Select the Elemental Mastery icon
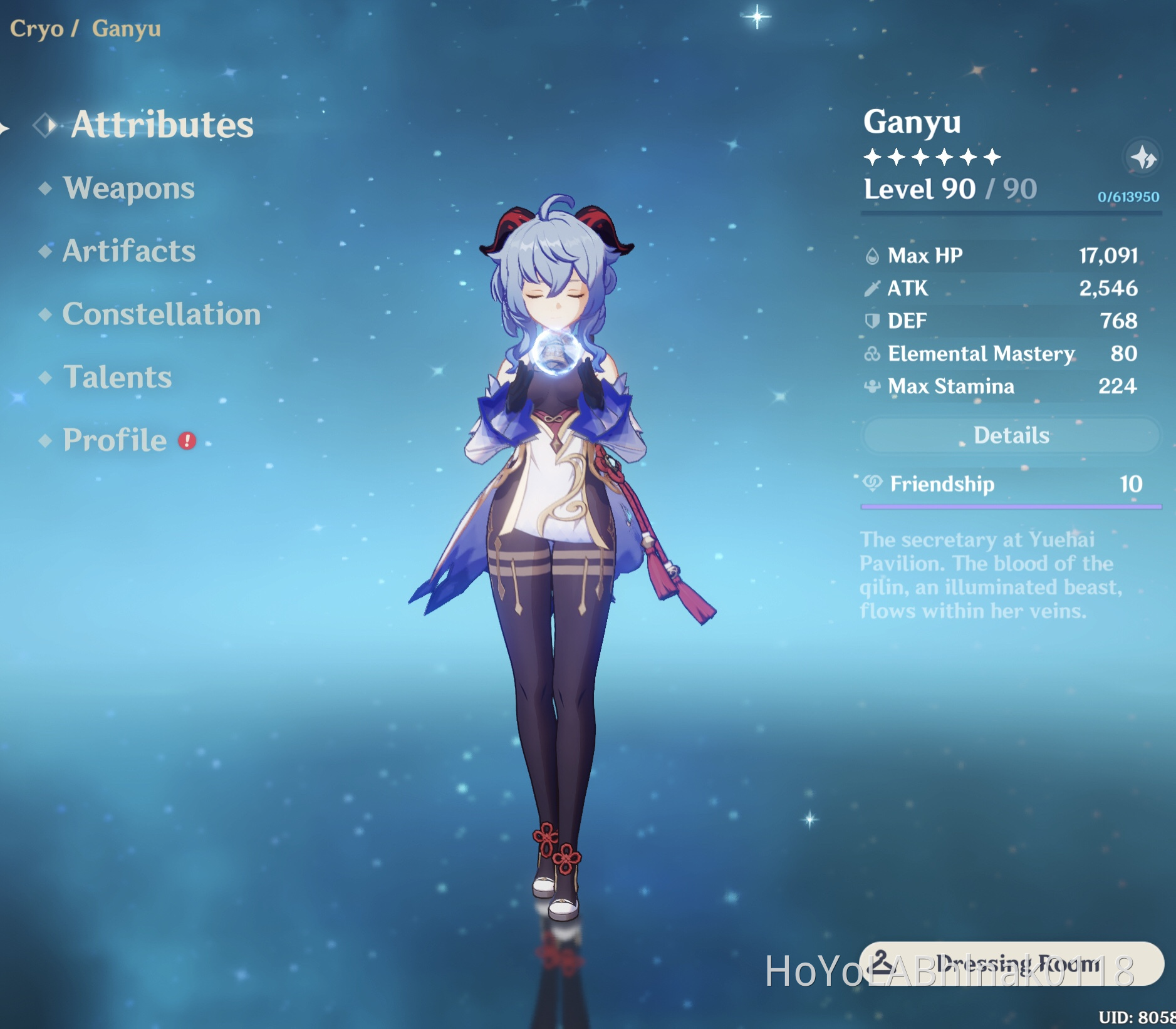Image resolution: width=1176 pixels, height=1029 pixels. [872, 353]
